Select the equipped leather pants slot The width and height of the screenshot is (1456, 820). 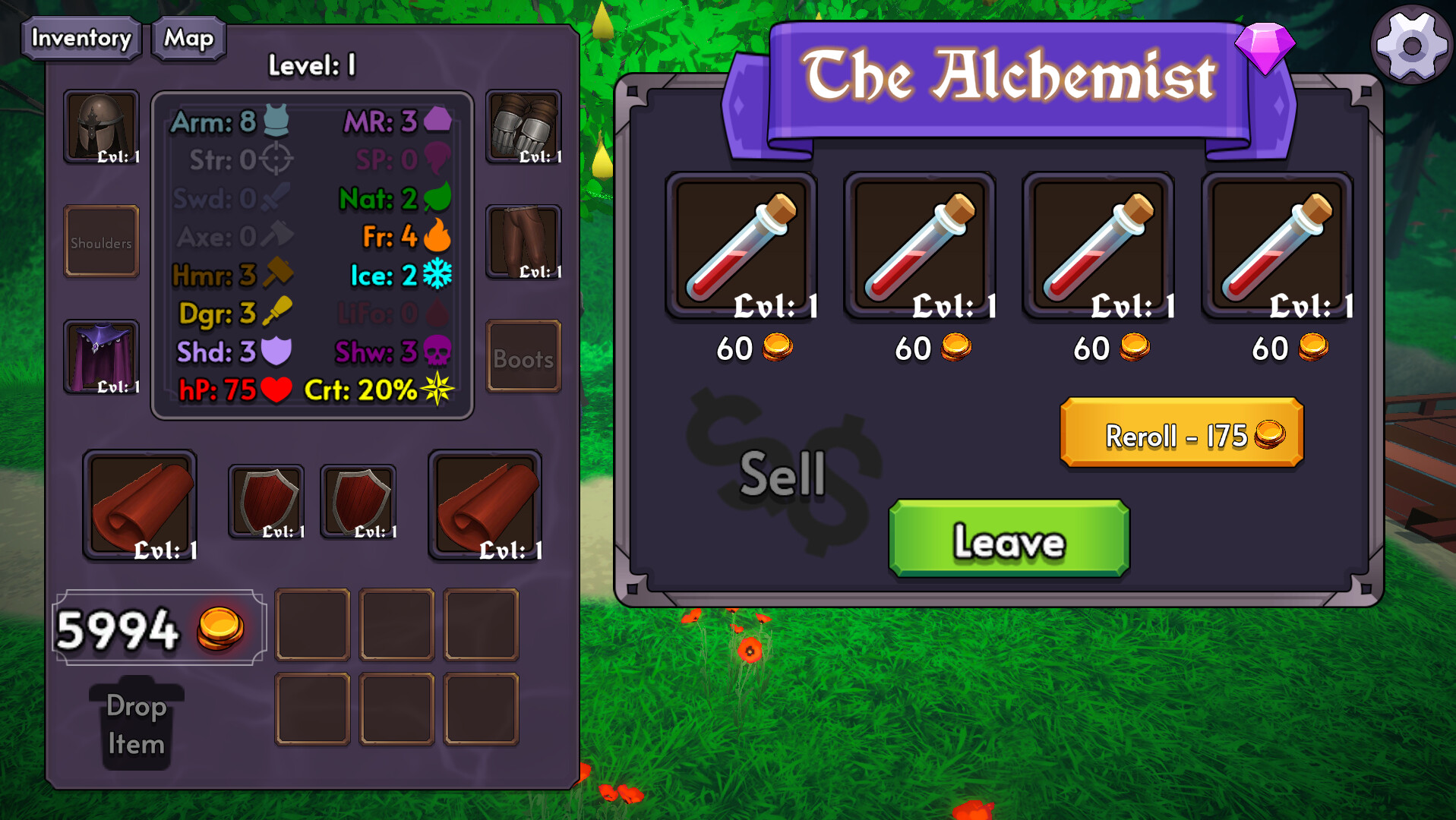point(523,242)
